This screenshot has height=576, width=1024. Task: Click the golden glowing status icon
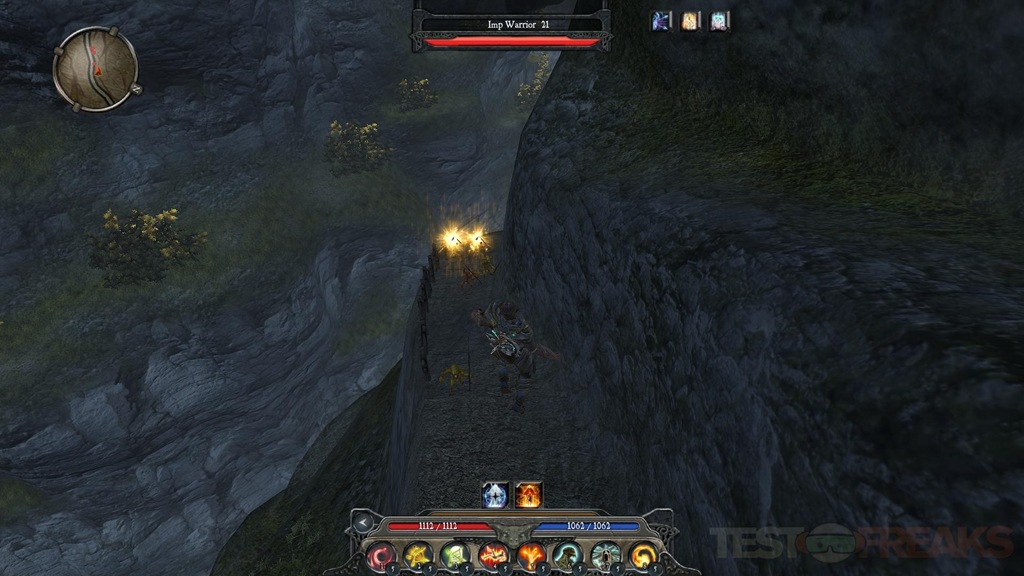coord(690,21)
